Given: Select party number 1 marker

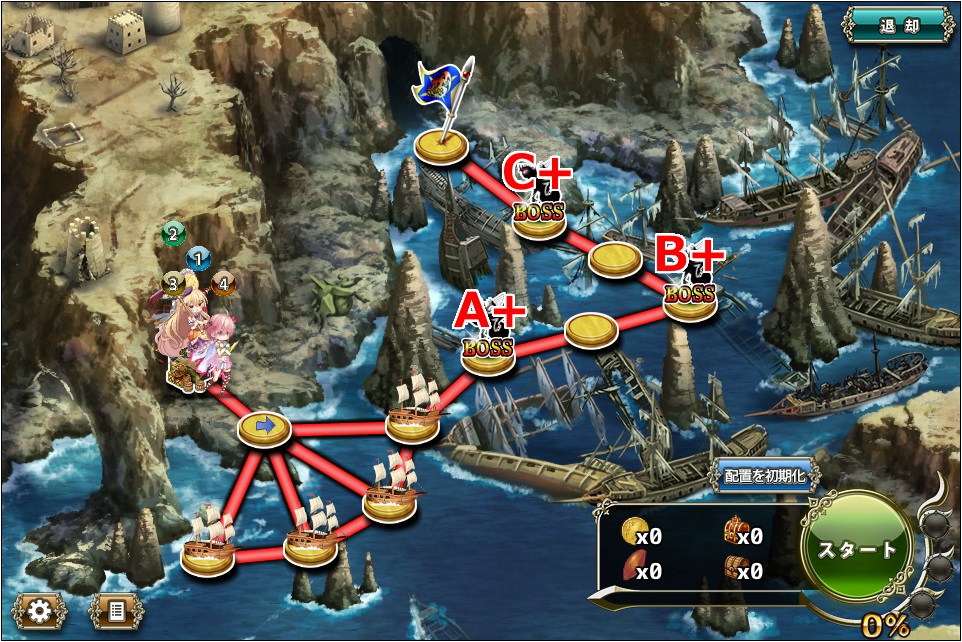Looking at the screenshot, I should coord(198,260).
